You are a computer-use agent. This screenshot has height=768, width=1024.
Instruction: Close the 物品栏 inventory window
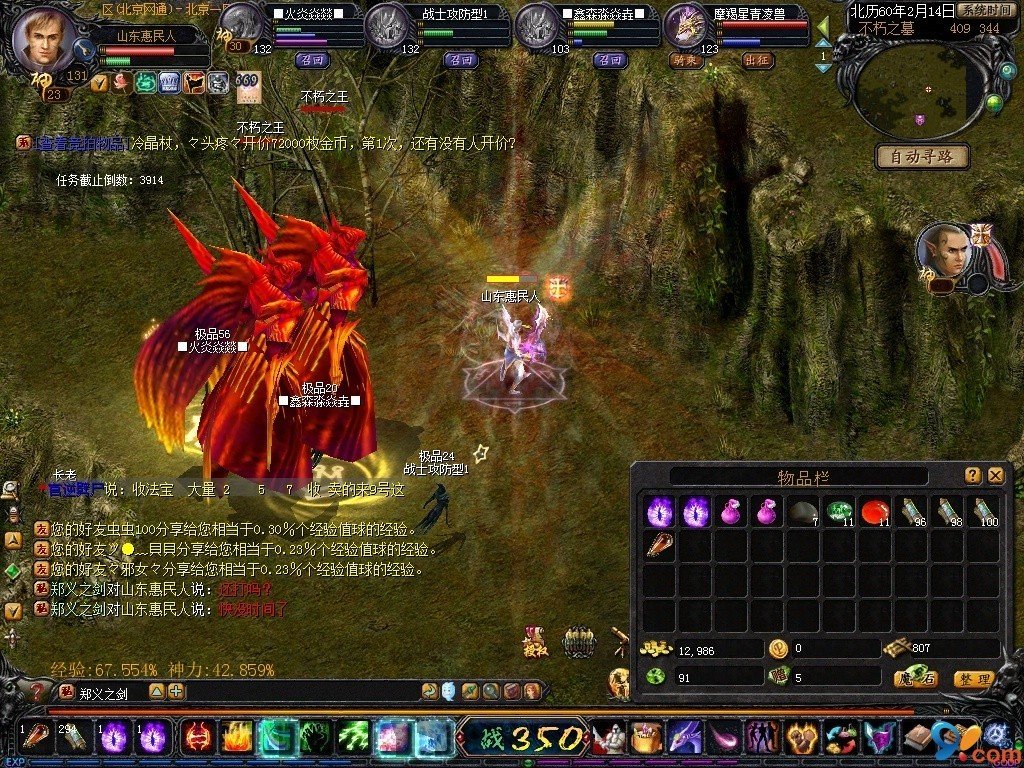pyautogui.click(x=995, y=475)
